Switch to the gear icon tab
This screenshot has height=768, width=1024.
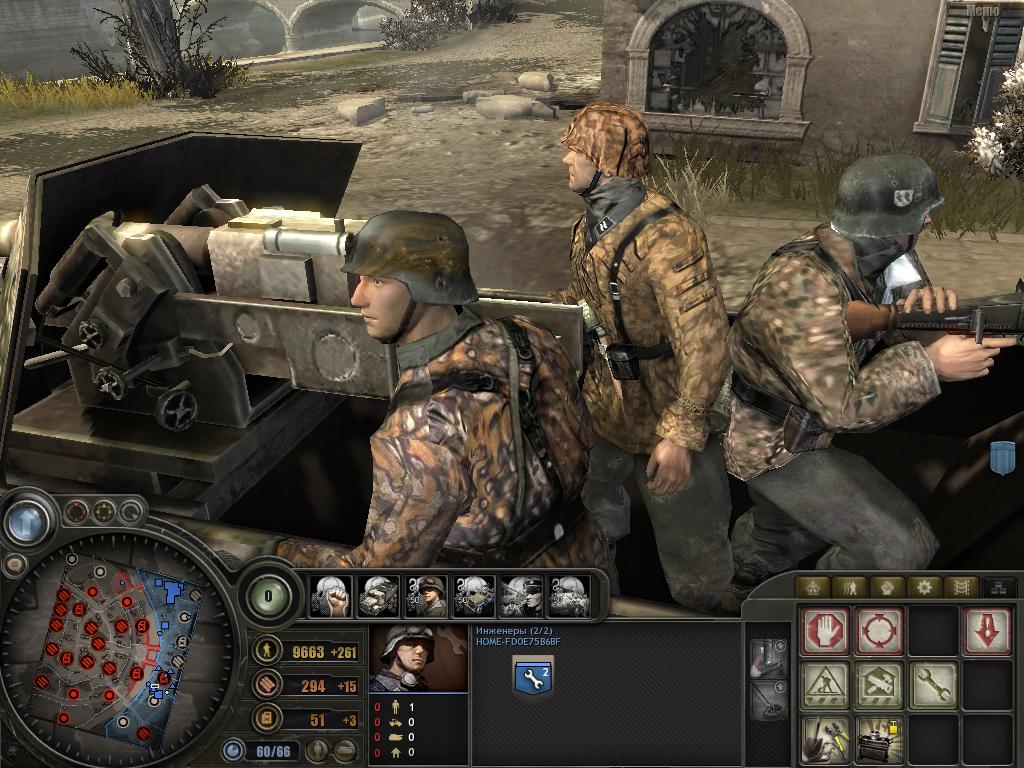tap(923, 587)
